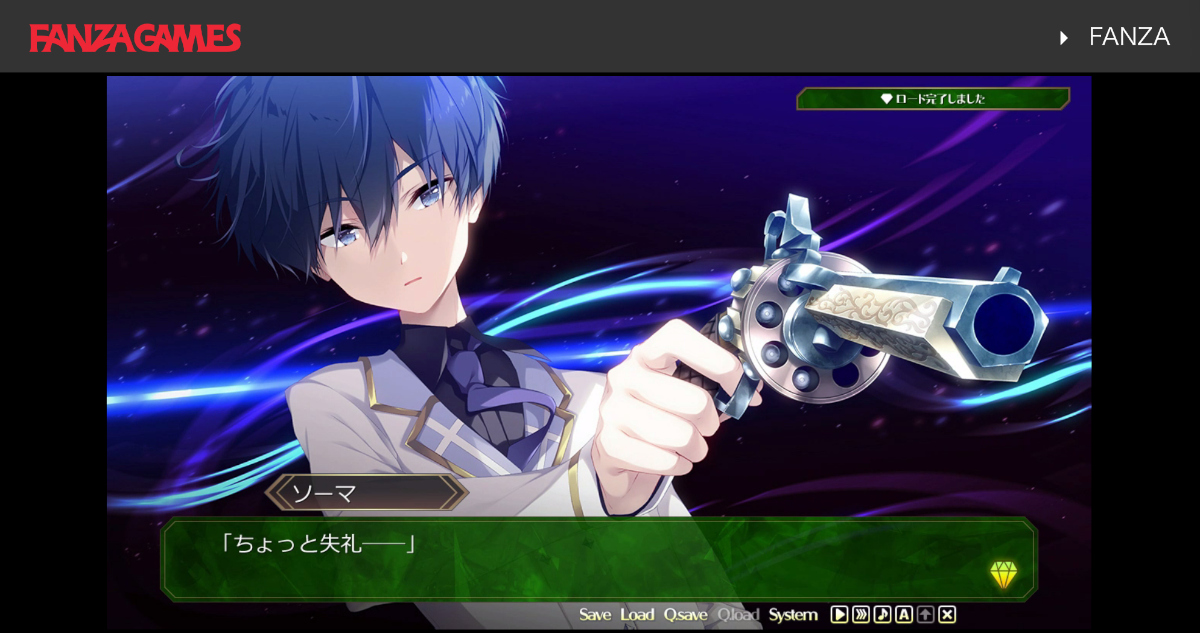Hide the message window with the X icon
Image resolution: width=1200 pixels, height=633 pixels.
(947, 615)
